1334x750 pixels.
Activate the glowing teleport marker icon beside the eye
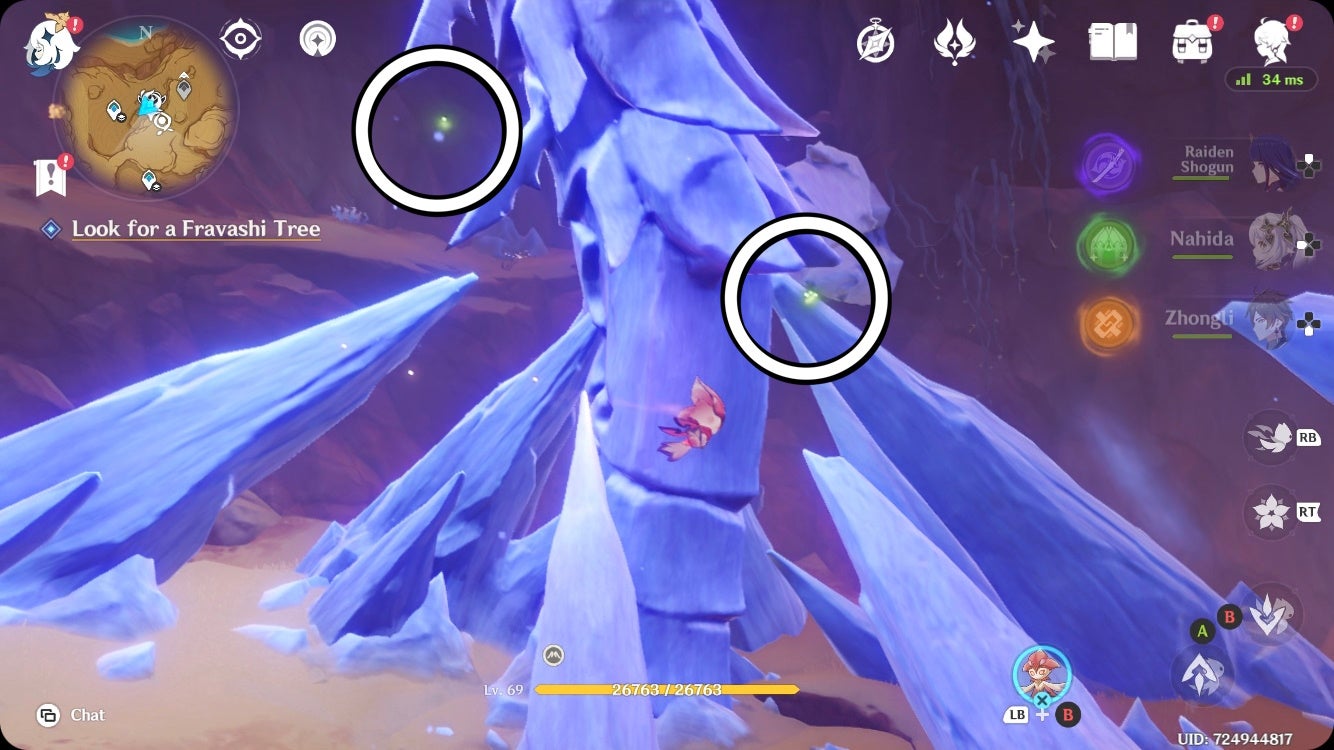pos(316,38)
